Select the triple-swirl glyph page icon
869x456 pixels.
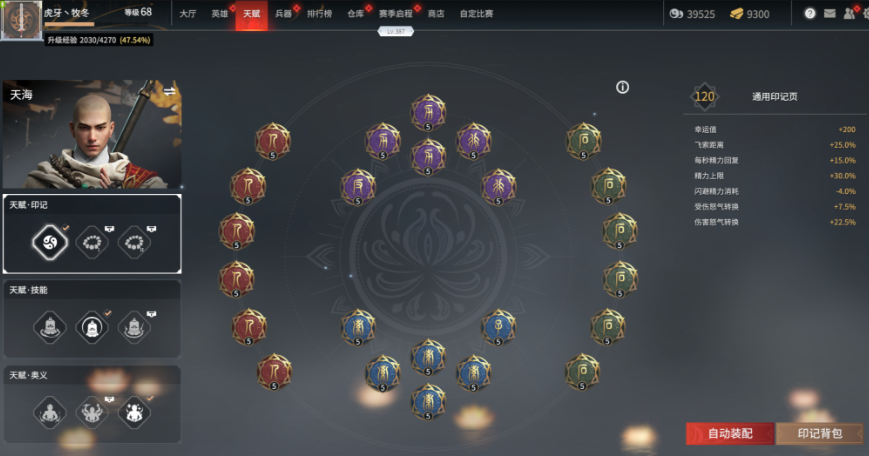[49, 241]
